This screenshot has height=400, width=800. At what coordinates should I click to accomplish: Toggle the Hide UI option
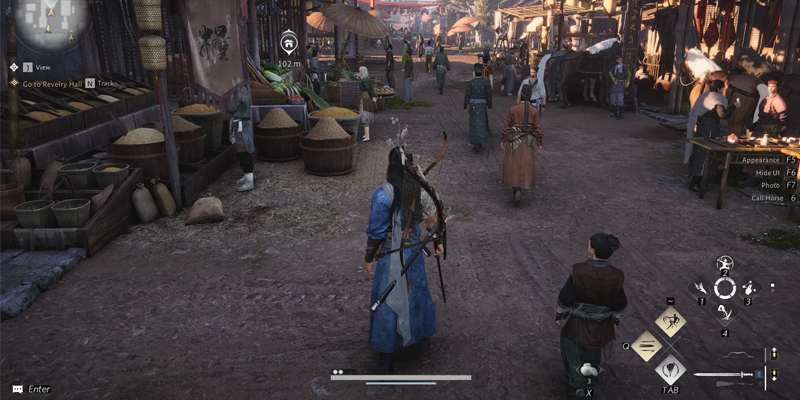[x=768, y=172]
